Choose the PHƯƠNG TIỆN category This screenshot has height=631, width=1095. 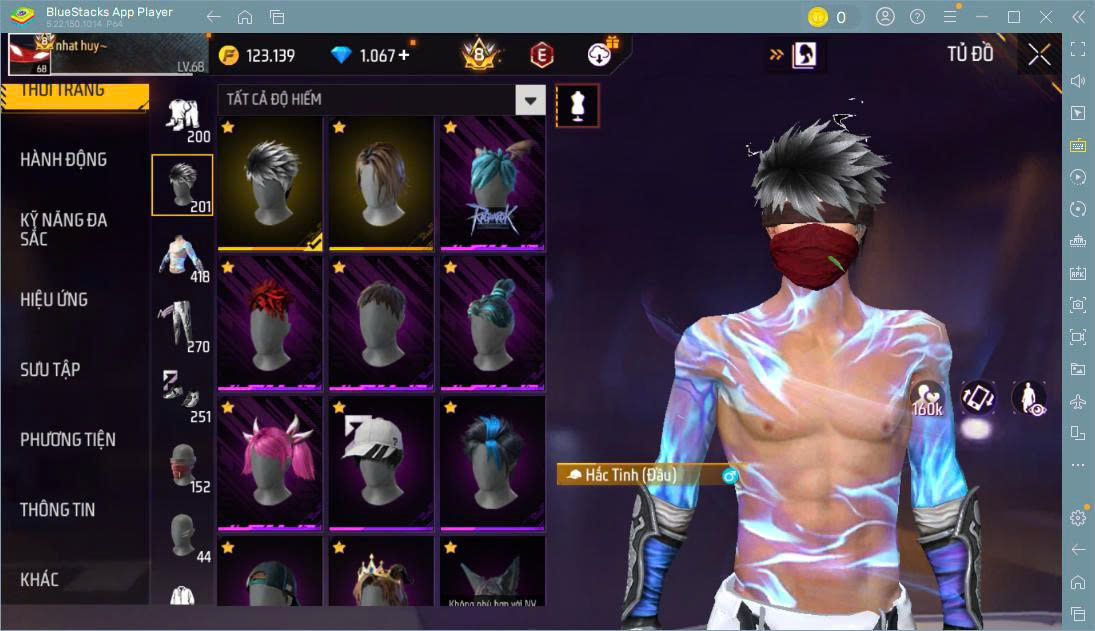tap(68, 440)
